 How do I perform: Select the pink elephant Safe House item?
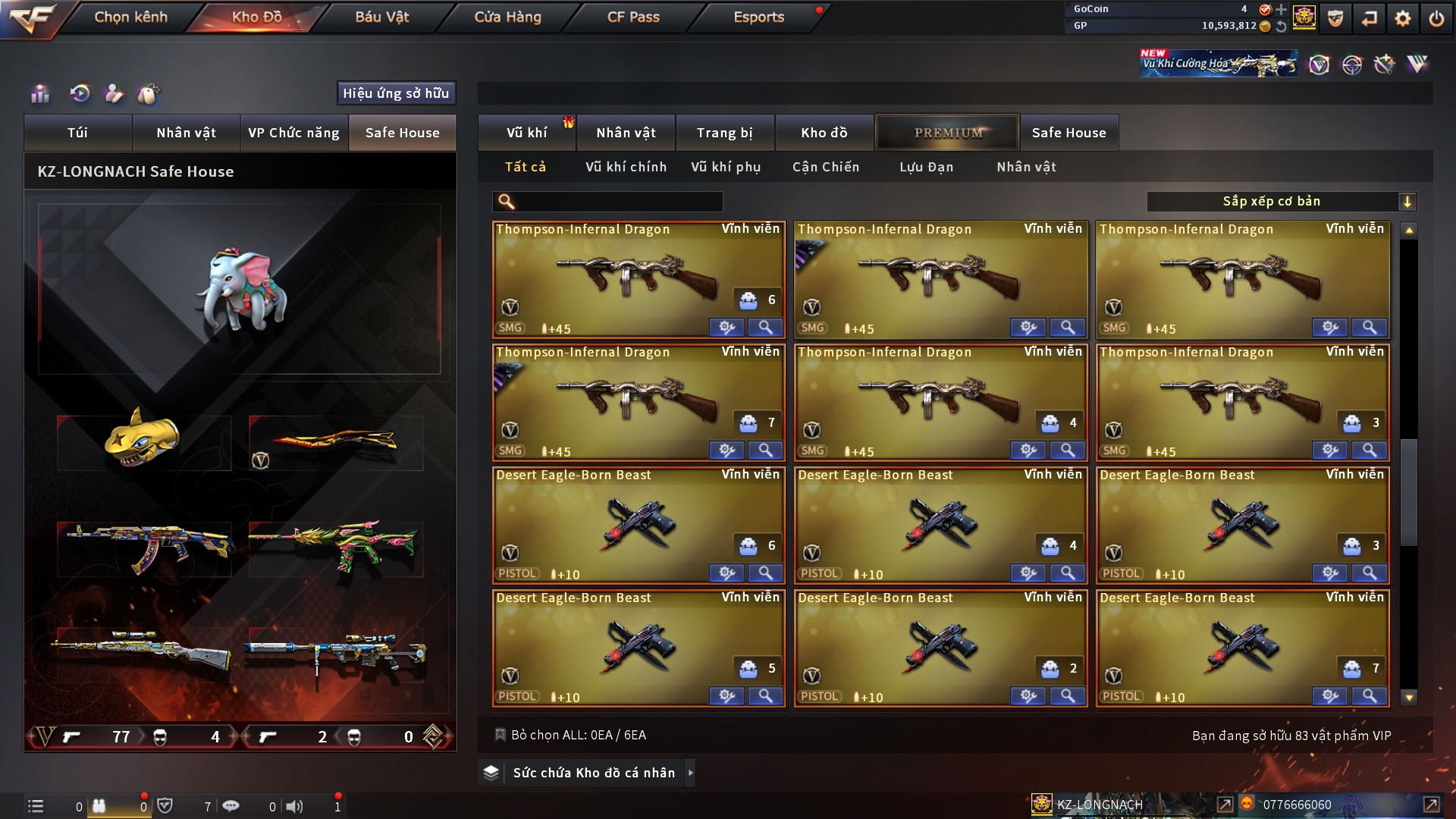(240, 290)
